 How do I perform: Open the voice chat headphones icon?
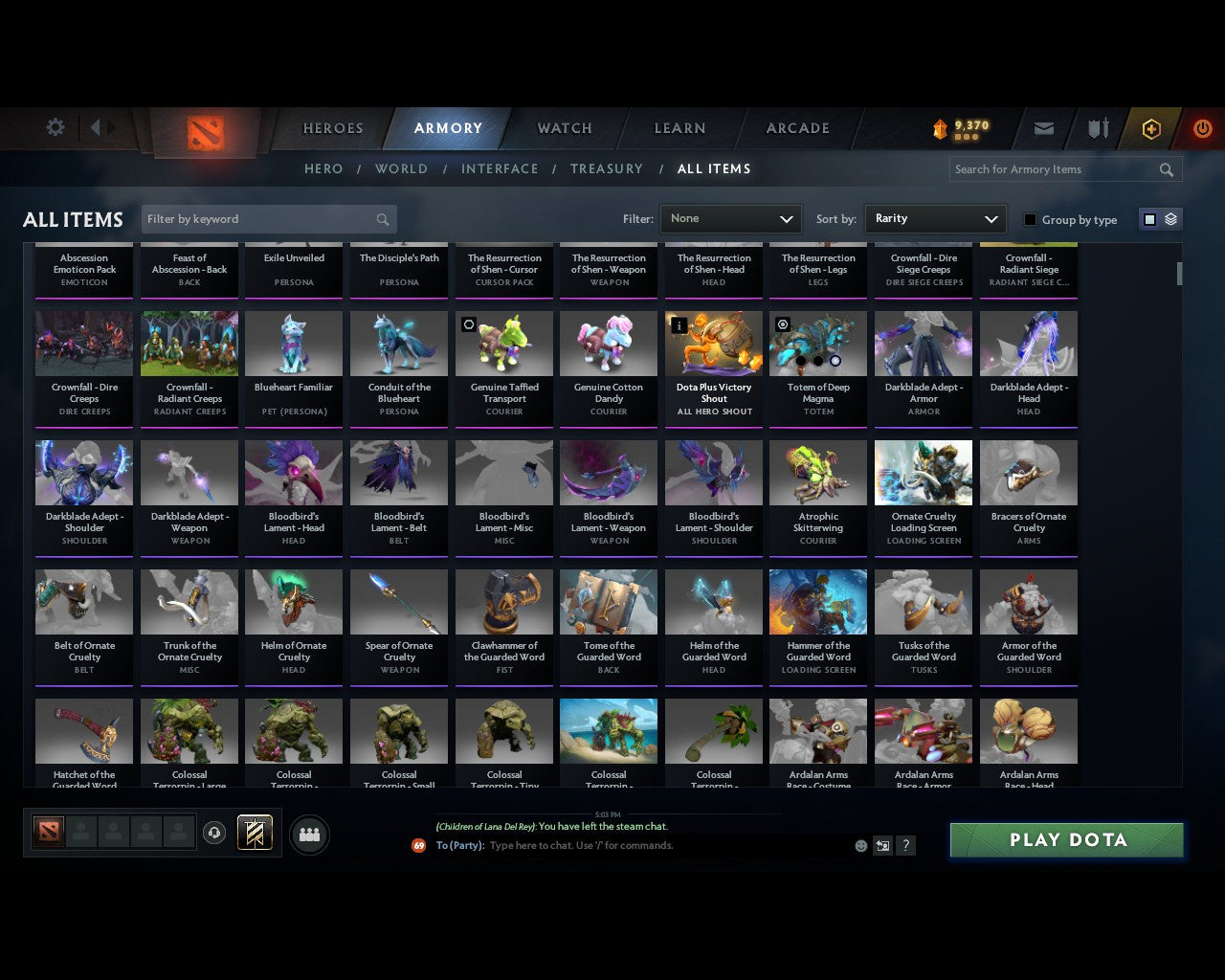(x=215, y=832)
